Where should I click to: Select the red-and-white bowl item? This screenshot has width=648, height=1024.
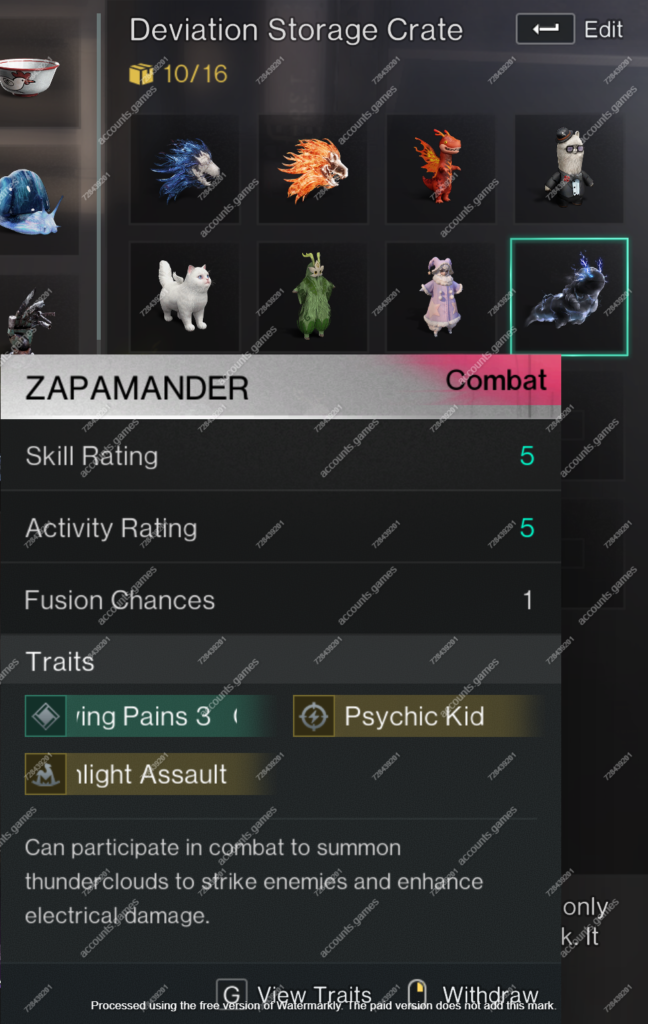28,76
